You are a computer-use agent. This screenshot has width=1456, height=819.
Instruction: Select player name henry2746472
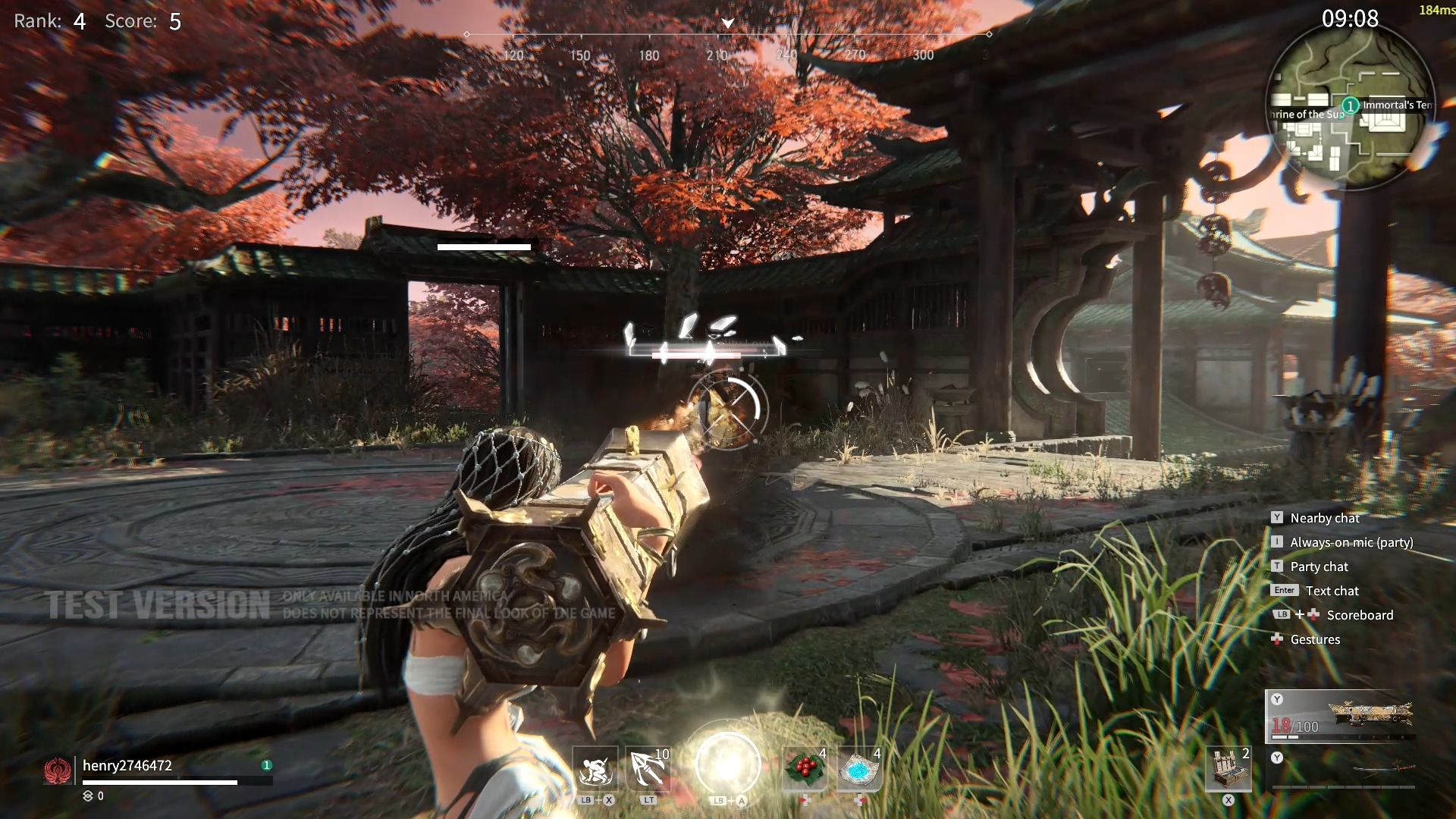127,765
